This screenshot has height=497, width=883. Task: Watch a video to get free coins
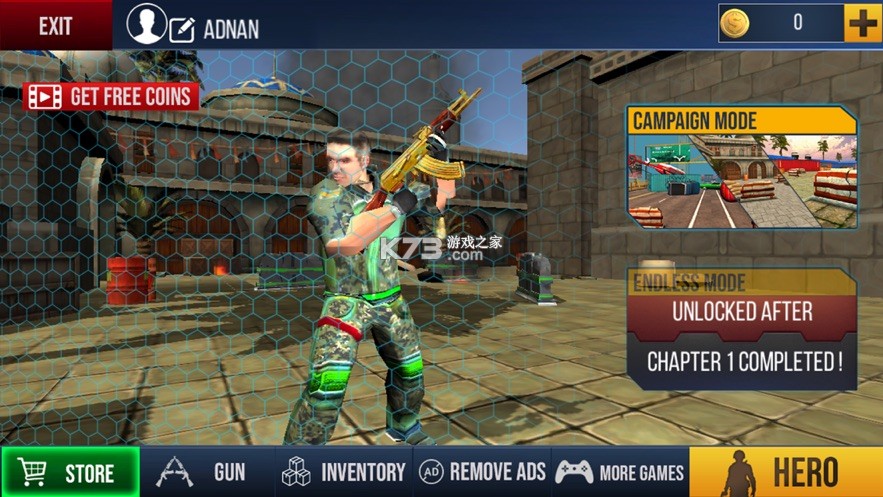tap(111, 96)
